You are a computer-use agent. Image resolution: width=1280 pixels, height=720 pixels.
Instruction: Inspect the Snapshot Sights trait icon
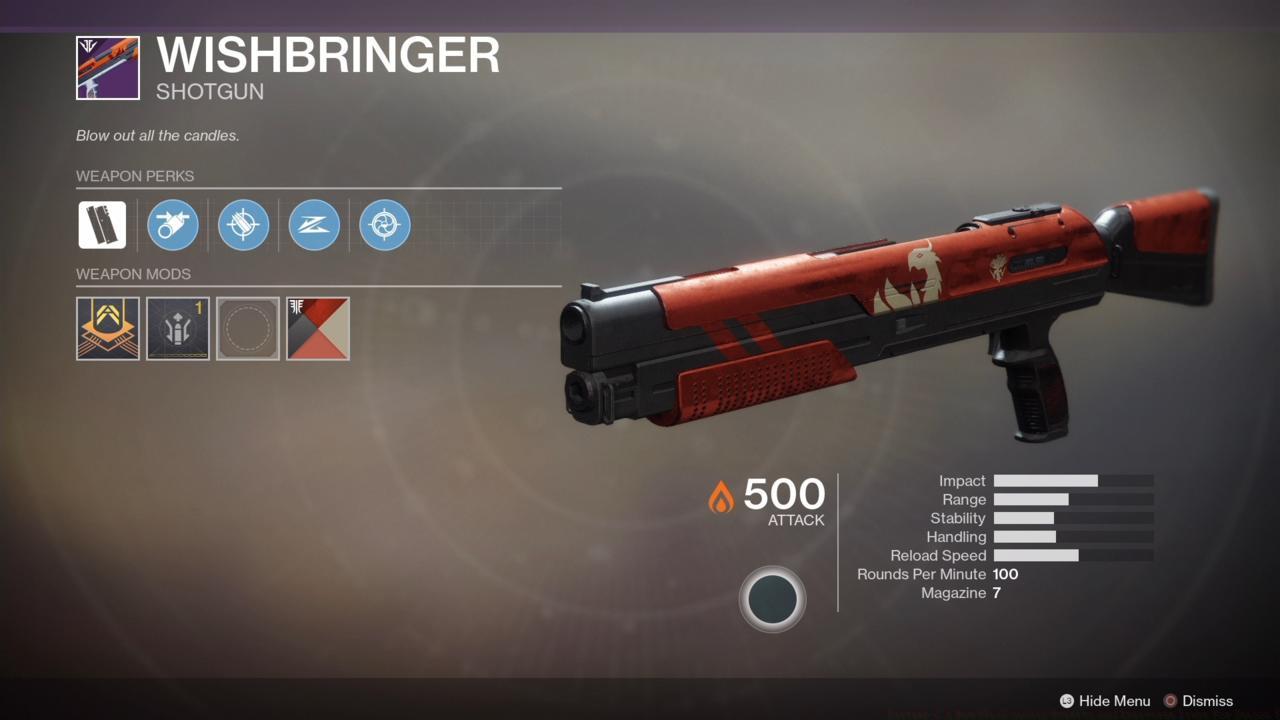click(x=314, y=225)
